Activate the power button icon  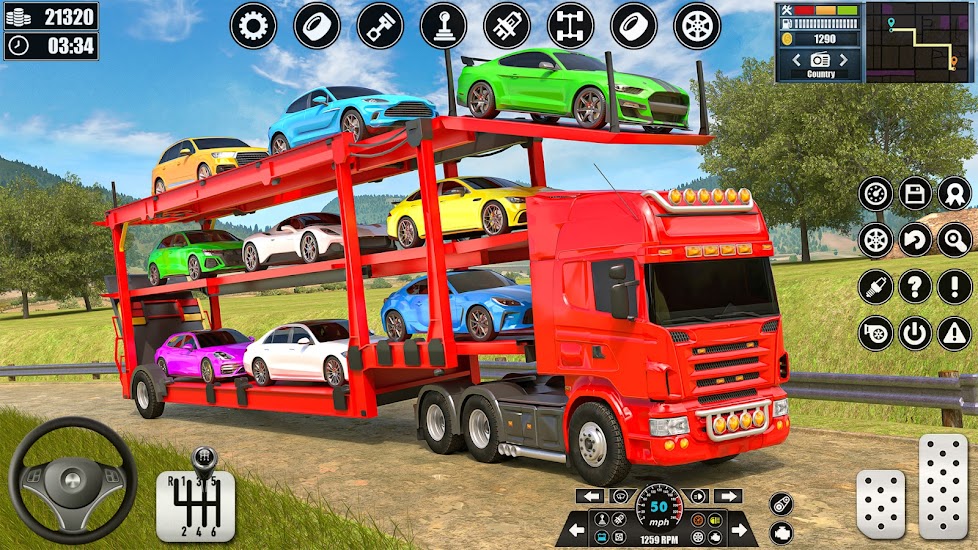[915, 333]
